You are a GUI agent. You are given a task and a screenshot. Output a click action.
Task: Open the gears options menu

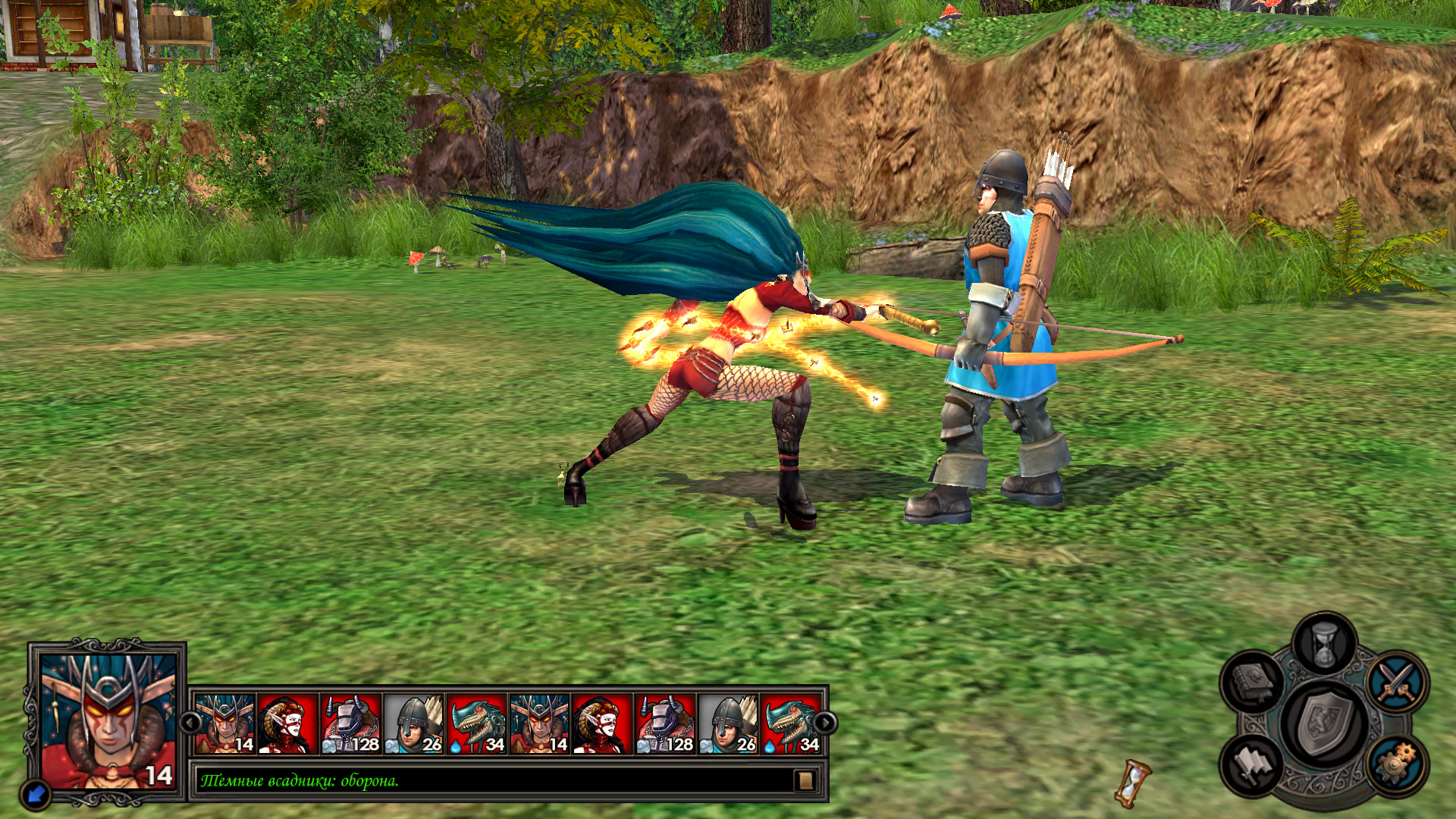(1397, 763)
